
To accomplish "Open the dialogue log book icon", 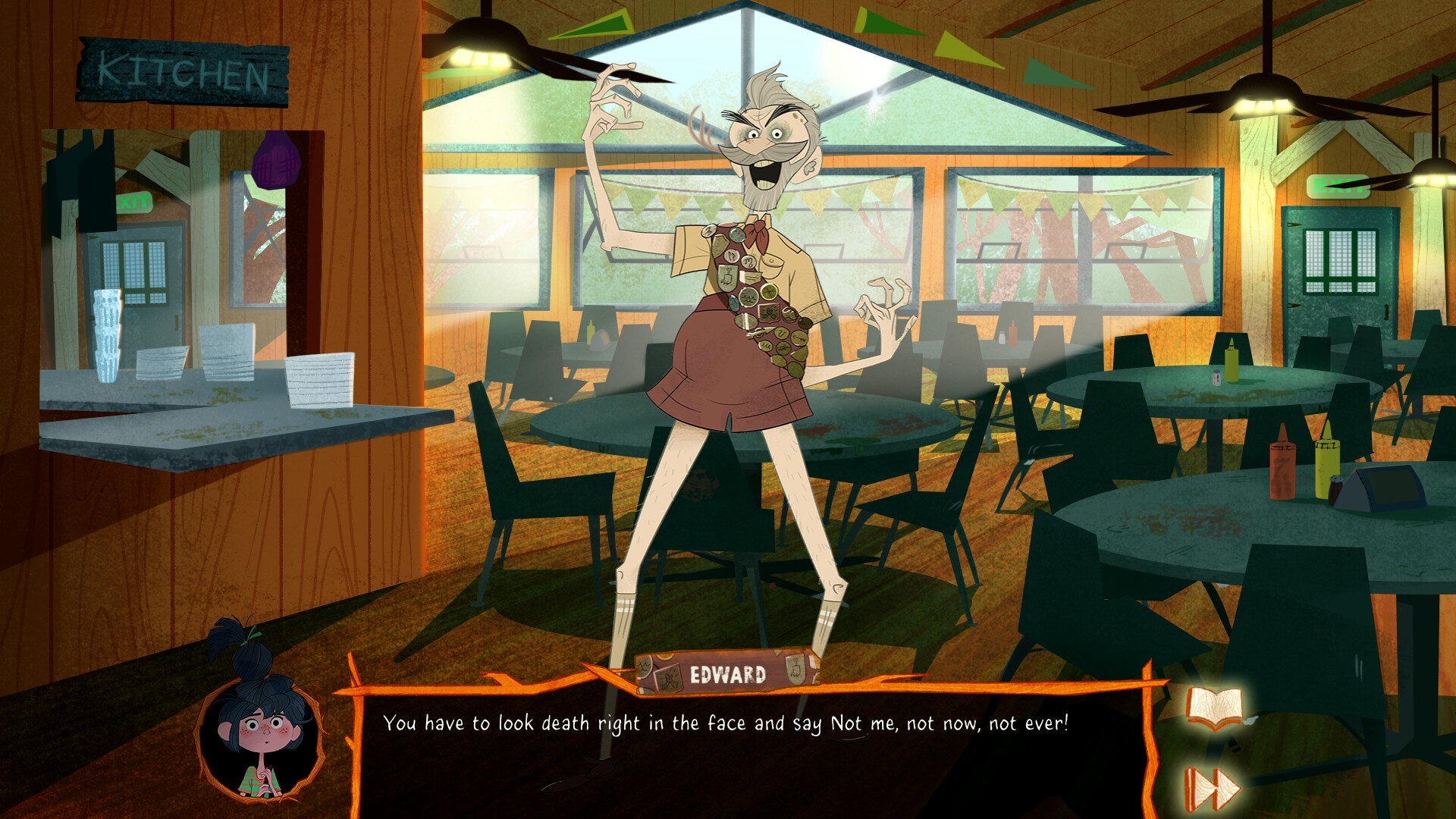I will click(1214, 708).
